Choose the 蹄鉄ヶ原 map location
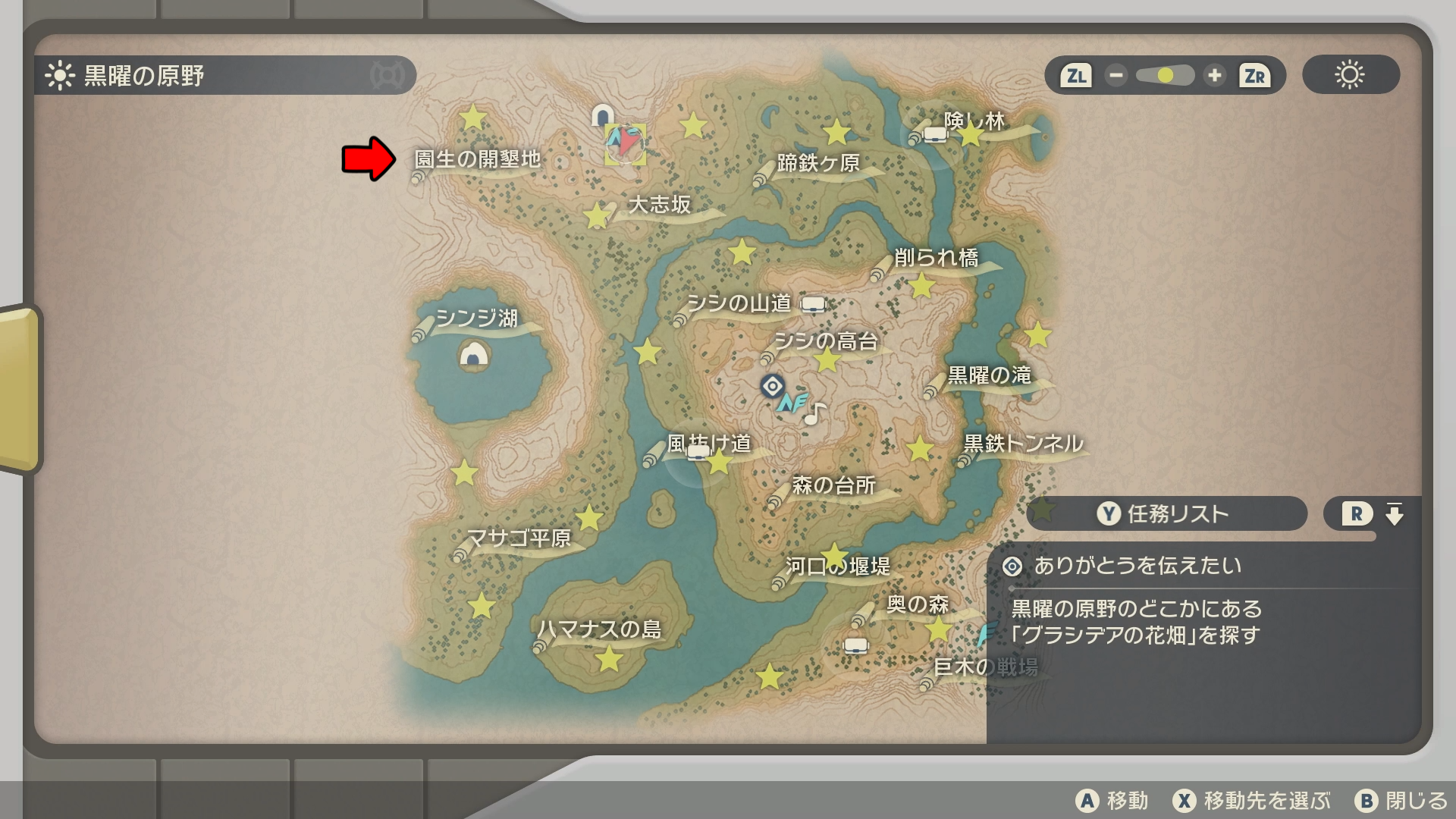Image resolution: width=1456 pixels, height=819 pixels. tap(817, 163)
